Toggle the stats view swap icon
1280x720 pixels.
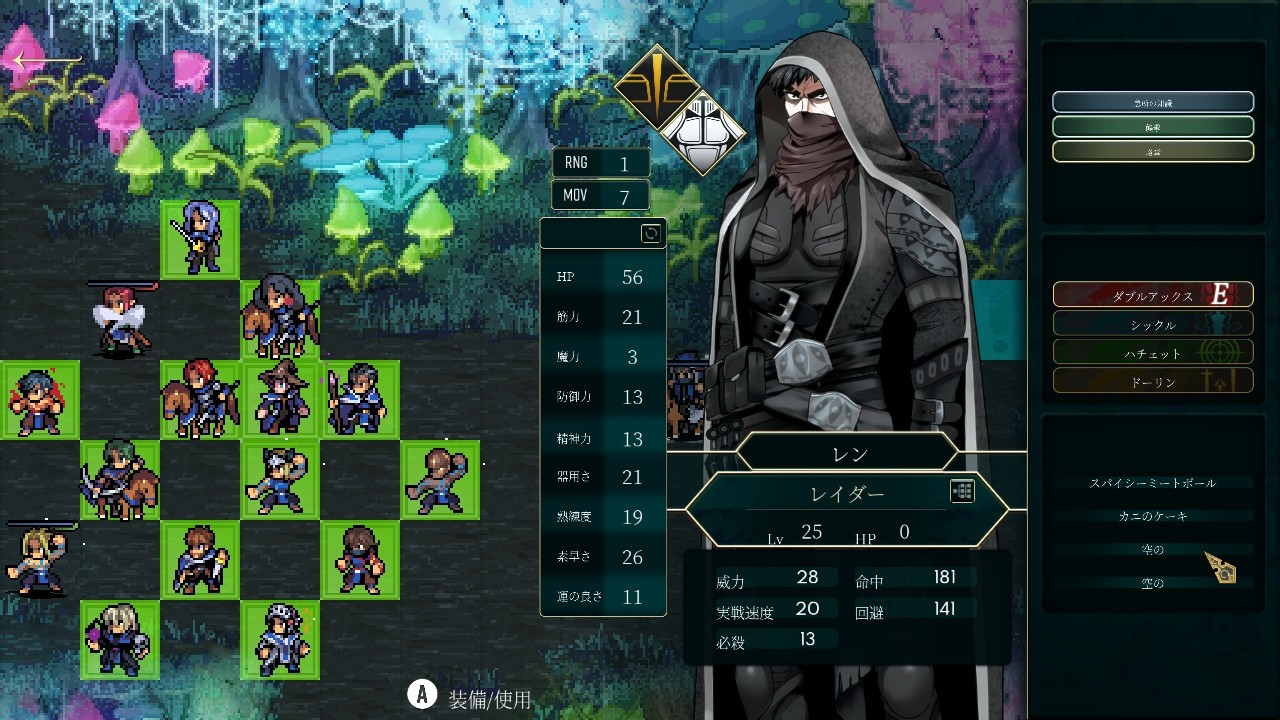(x=651, y=233)
